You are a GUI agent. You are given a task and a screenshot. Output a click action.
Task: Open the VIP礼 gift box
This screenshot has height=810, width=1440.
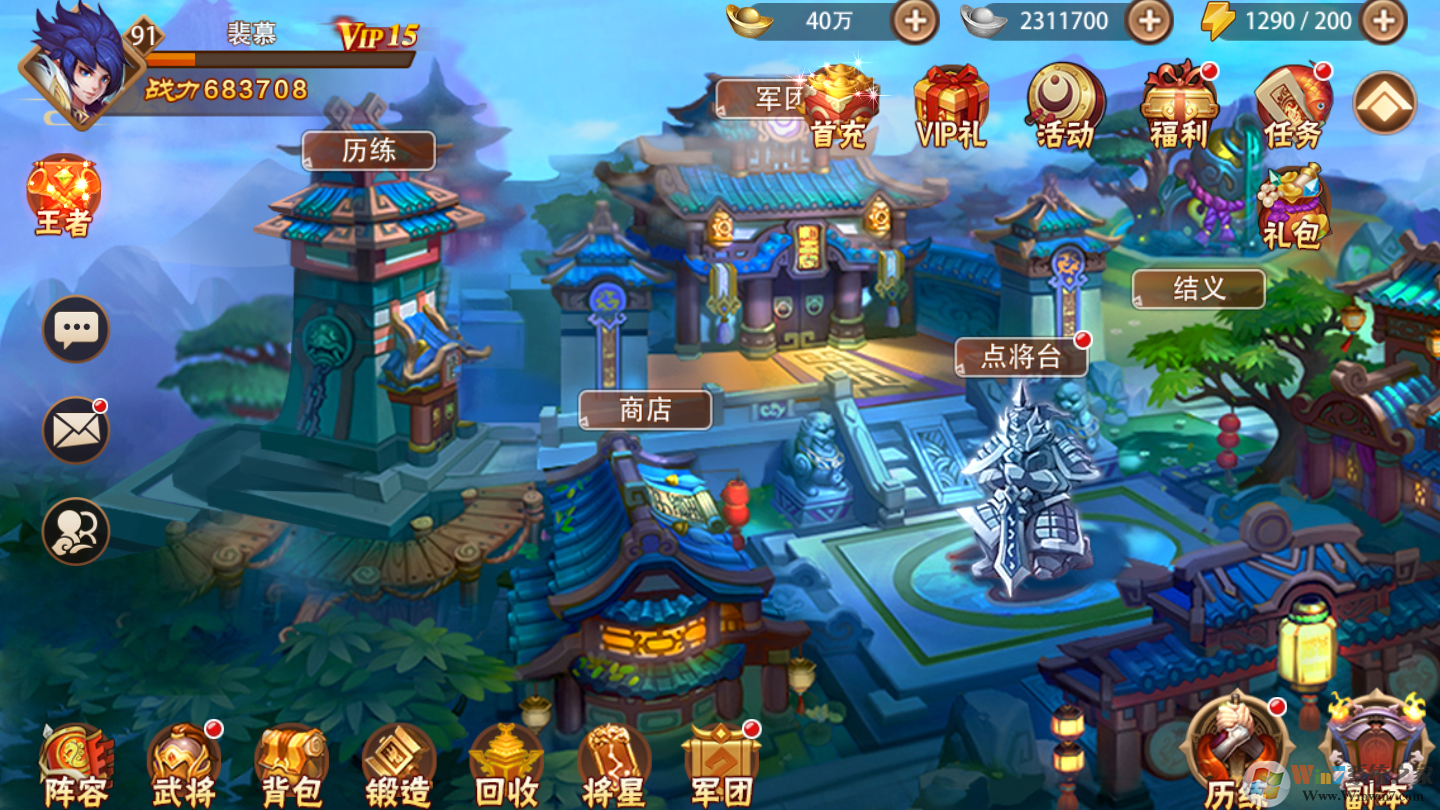tap(951, 107)
